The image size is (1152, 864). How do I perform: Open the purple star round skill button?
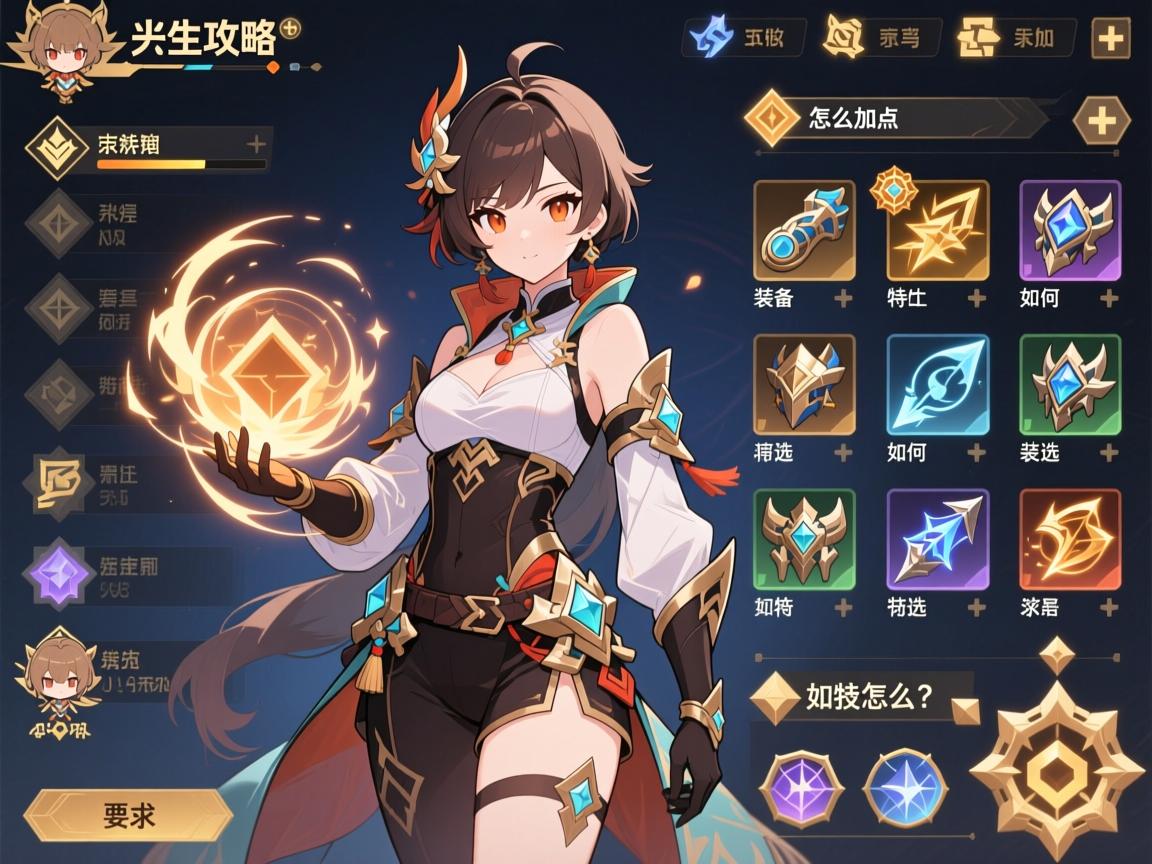coord(800,789)
